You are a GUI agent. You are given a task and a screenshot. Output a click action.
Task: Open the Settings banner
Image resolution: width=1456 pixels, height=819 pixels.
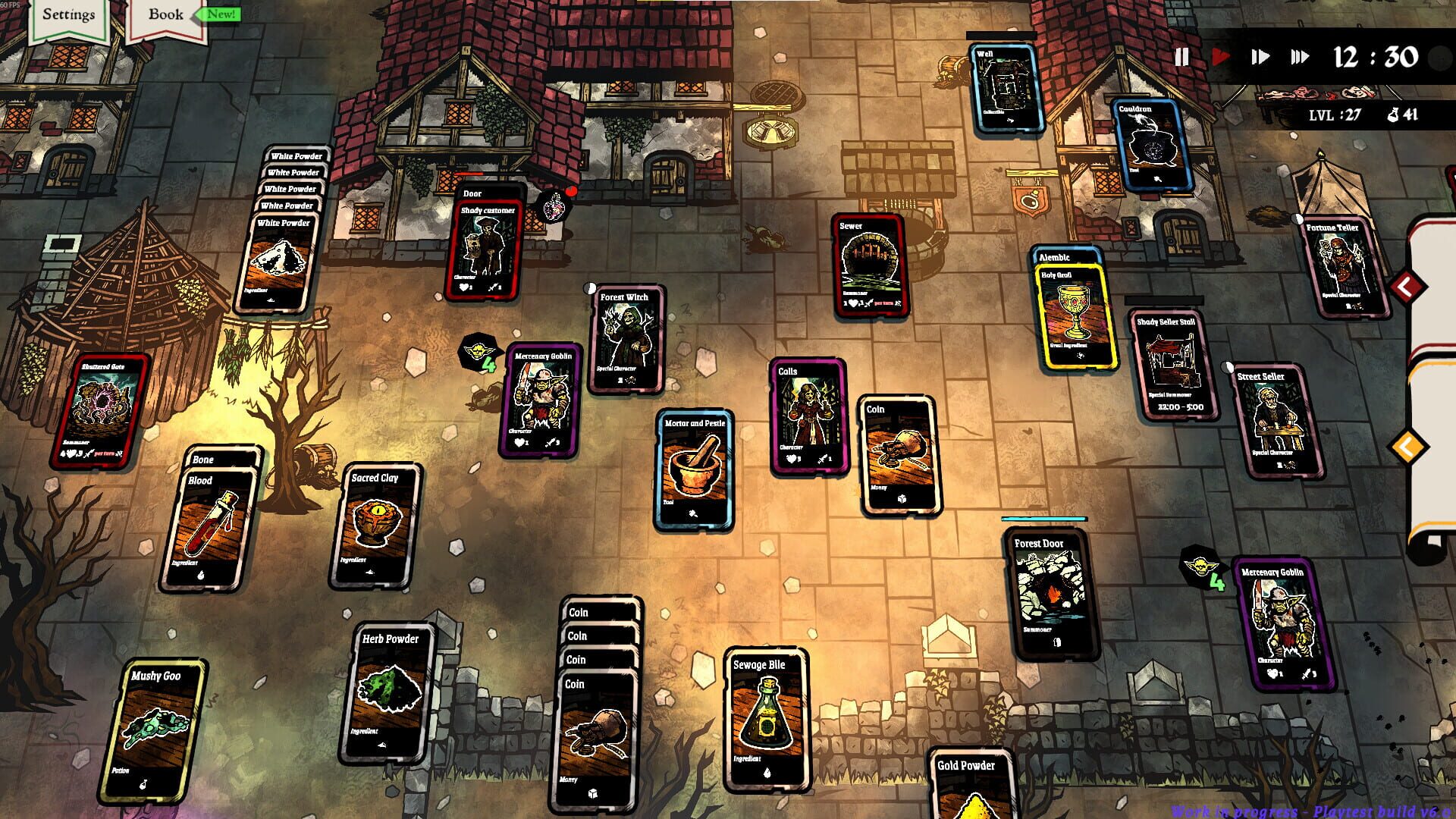tap(69, 14)
